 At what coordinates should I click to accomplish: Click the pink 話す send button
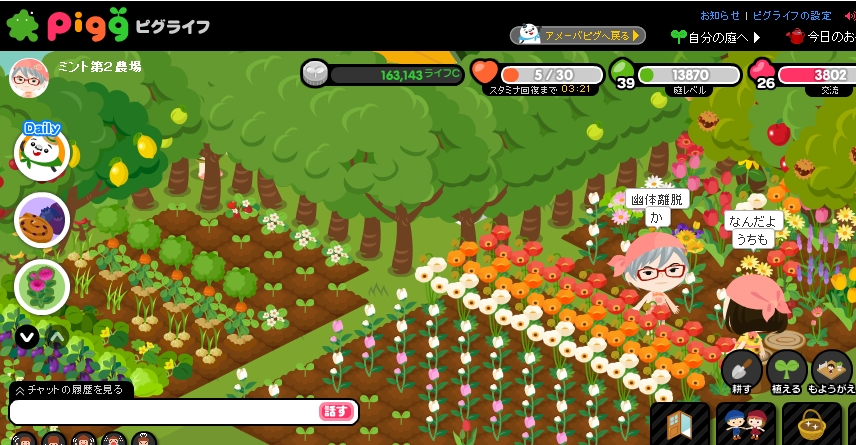[337, 411]
